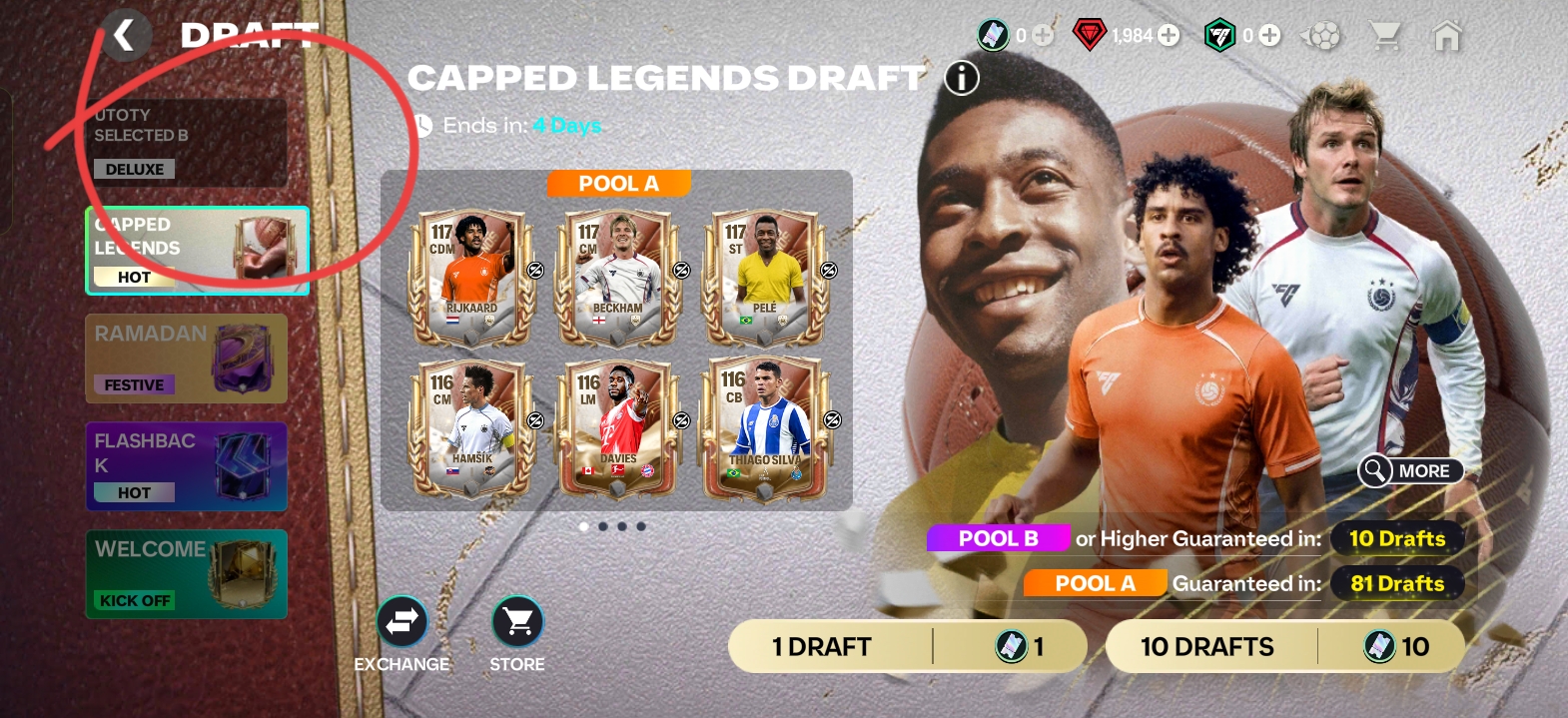Switch to the Capped Legends draft tab
This screenshot has height=718, width=1568.
tap(198, 251)
